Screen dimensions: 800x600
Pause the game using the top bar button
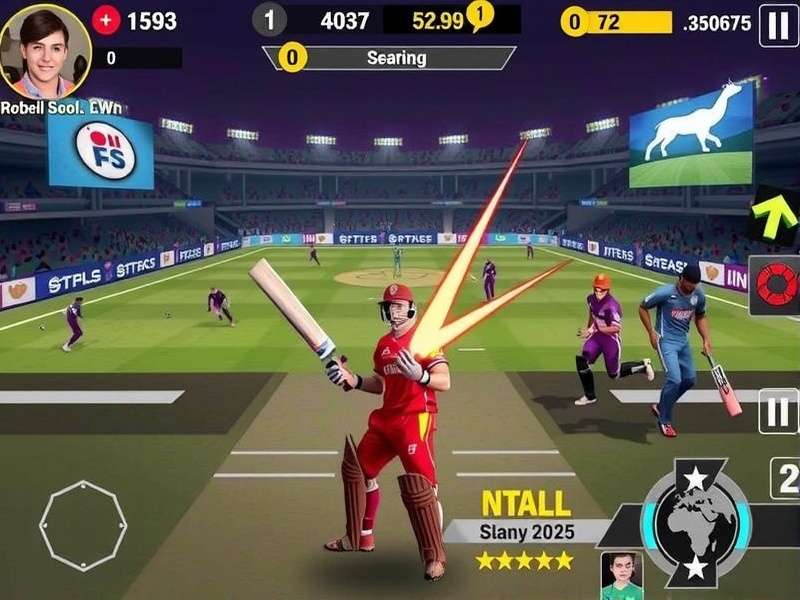point(778,24)
